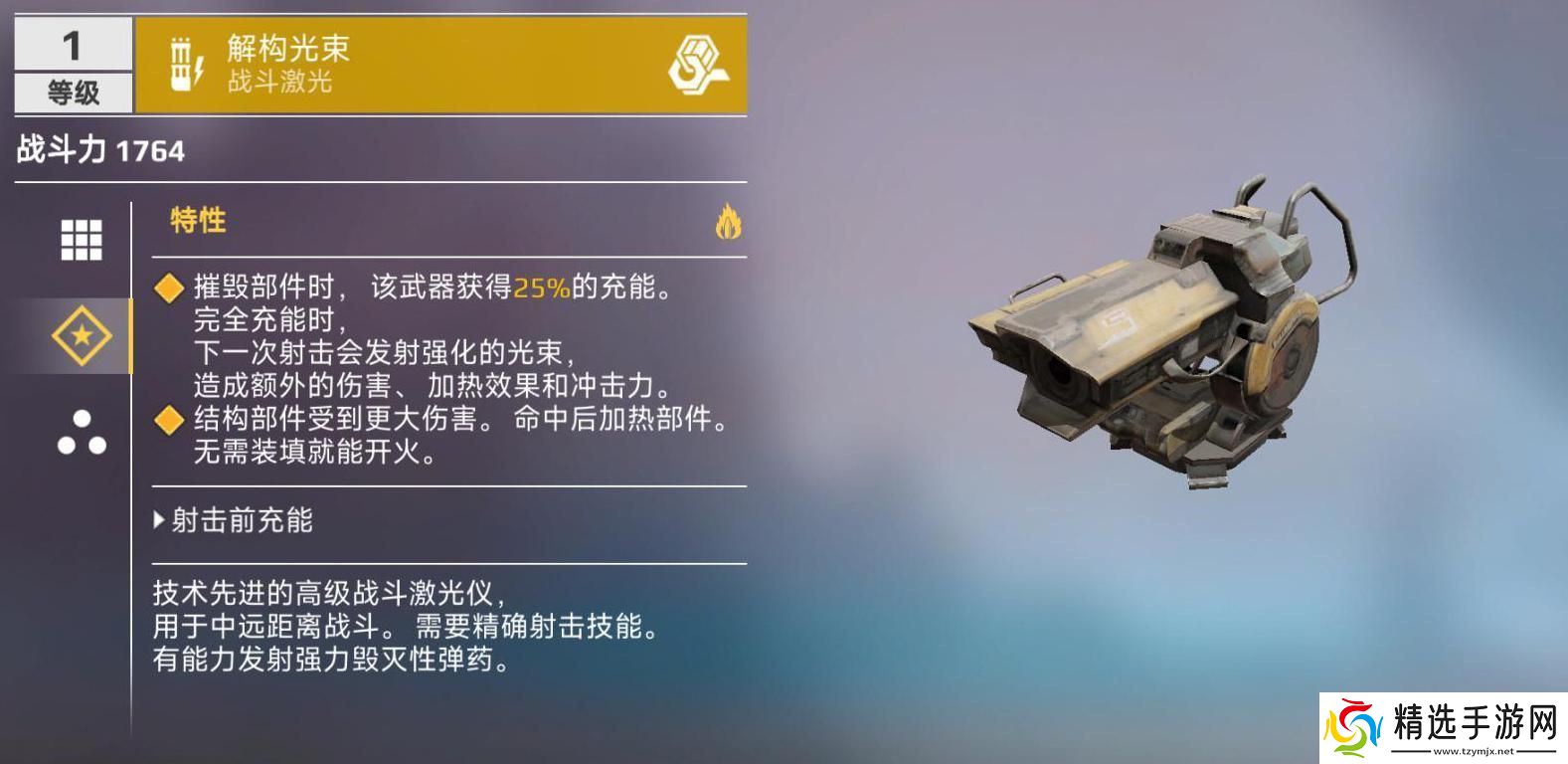
Task: Open the grid stats tab
Action: [82, 240]
